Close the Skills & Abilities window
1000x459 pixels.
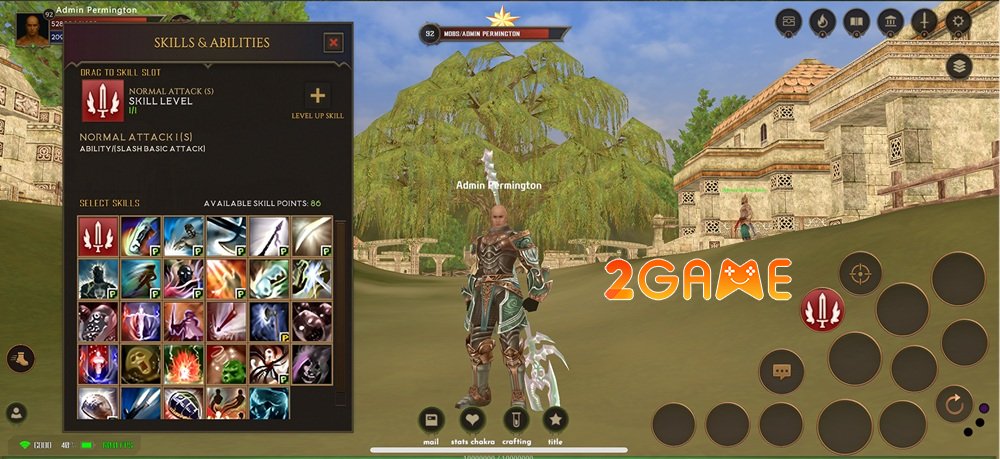pyautogui.click(x=334, y=42)
